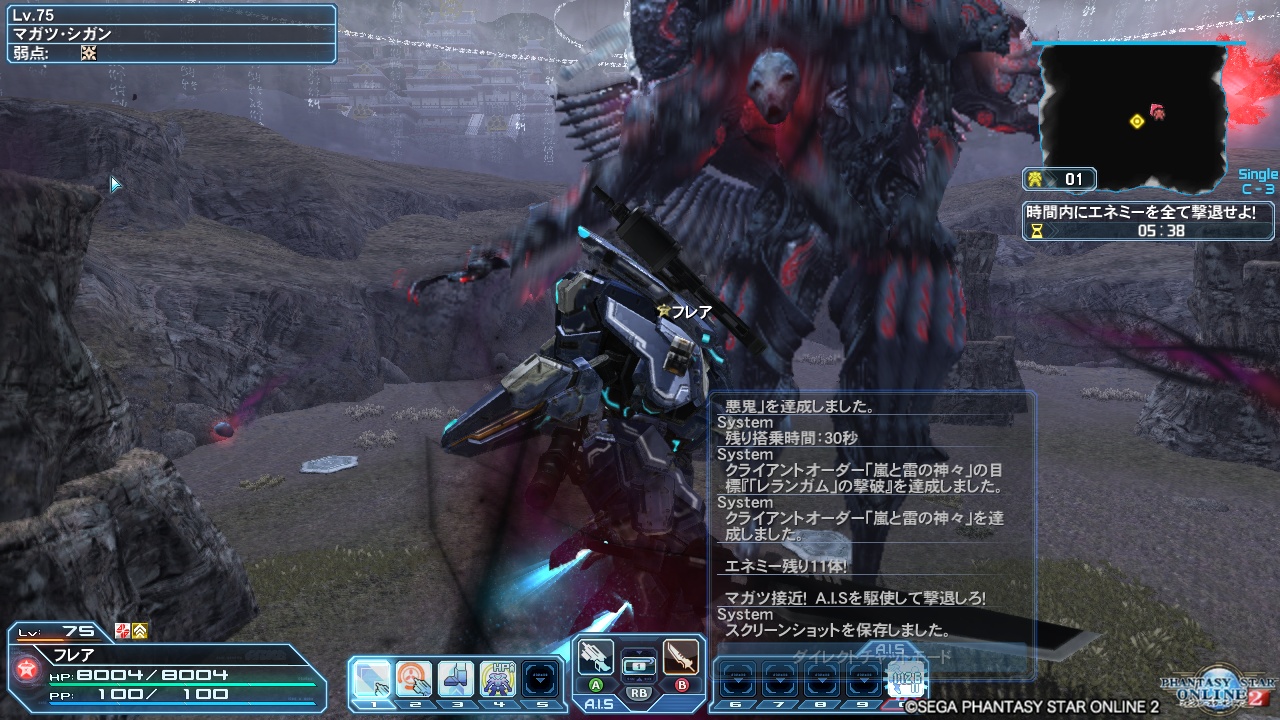Viewport: 1280px width, 720px height.
Task: Click the yellow player marker on the minimap
Action: point(1135,121)
